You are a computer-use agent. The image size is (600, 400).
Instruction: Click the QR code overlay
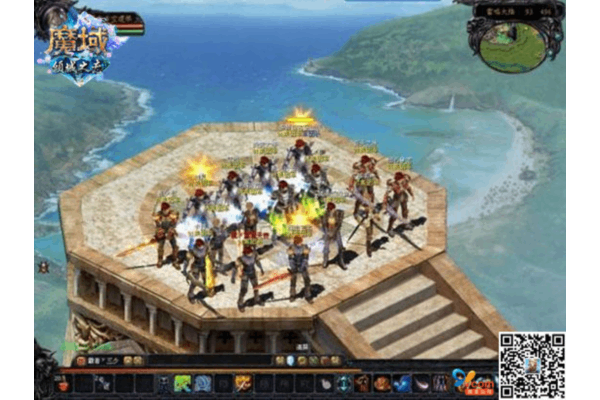click(531, 366)
